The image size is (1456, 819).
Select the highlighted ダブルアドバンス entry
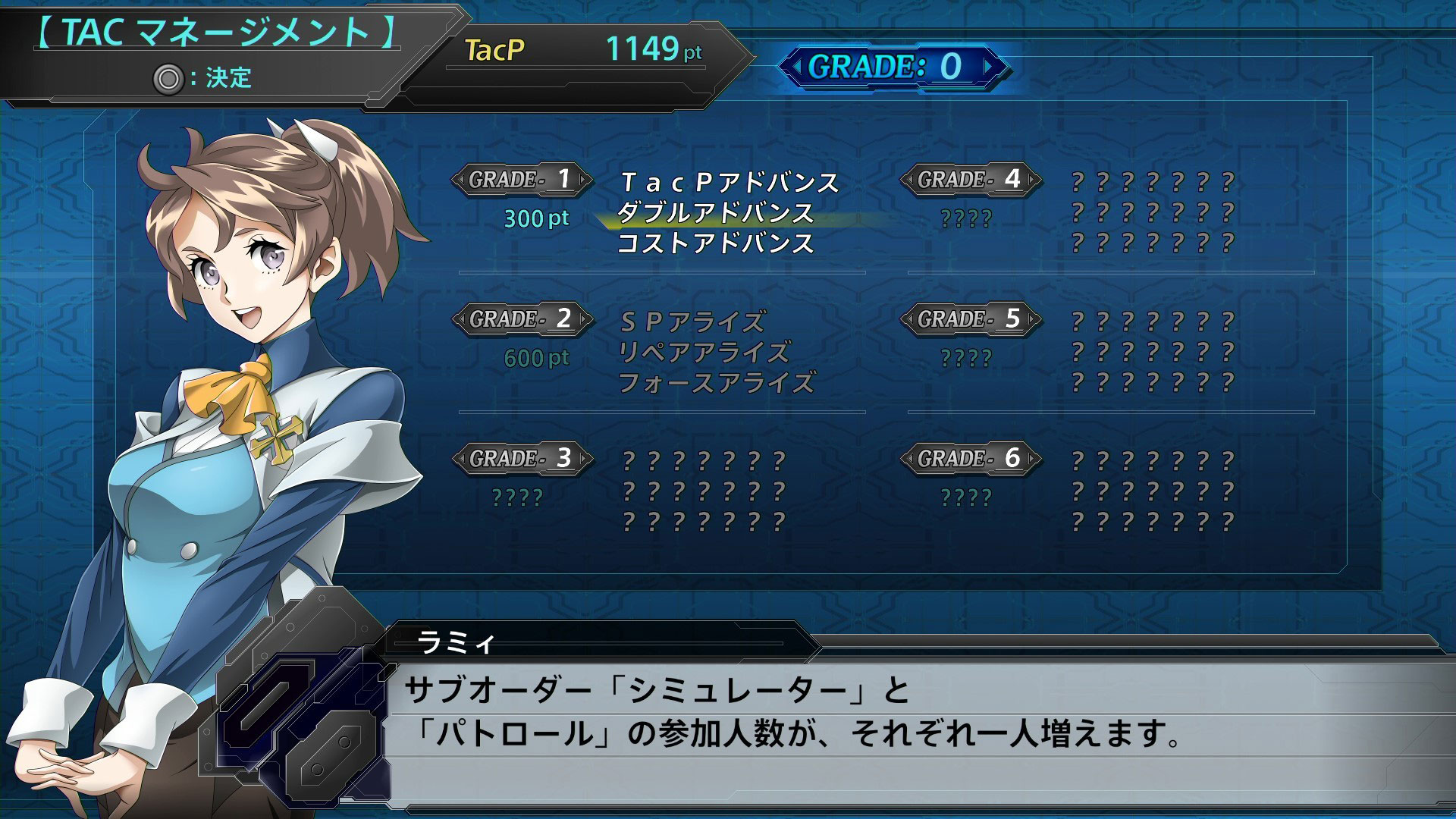click(x=715, y=213)
